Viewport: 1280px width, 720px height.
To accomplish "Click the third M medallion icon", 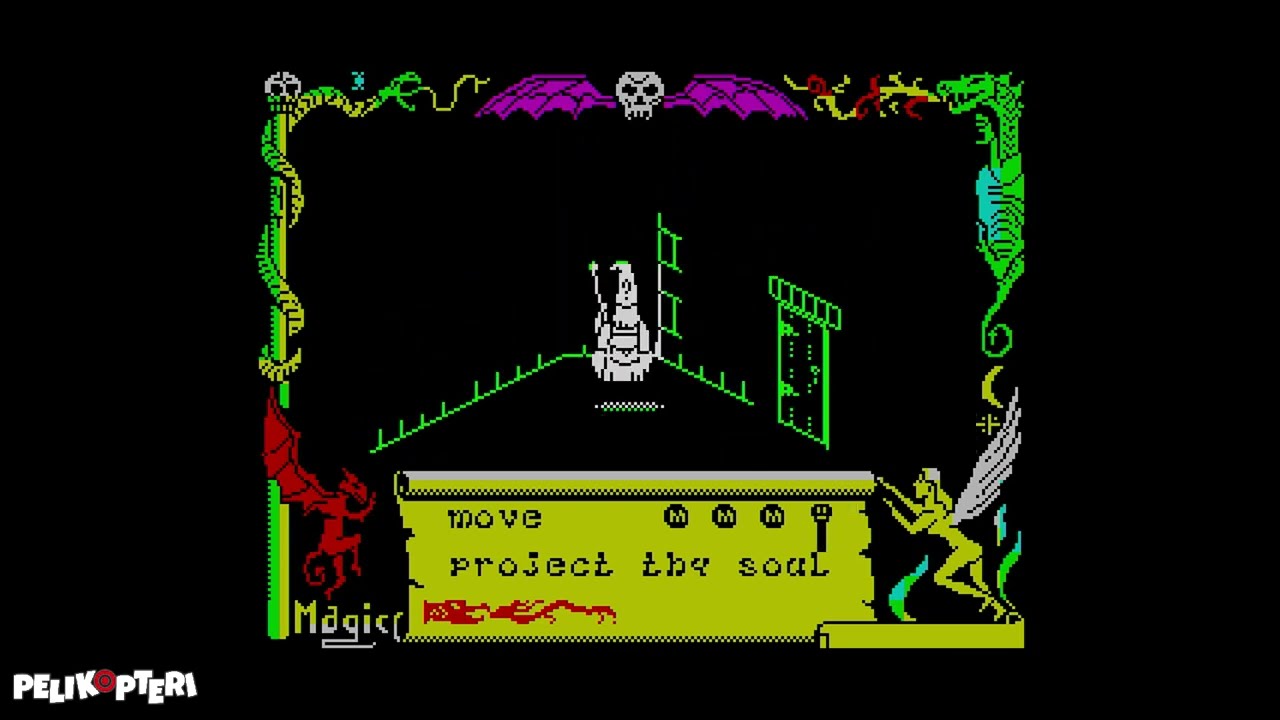I will [772, 517].
